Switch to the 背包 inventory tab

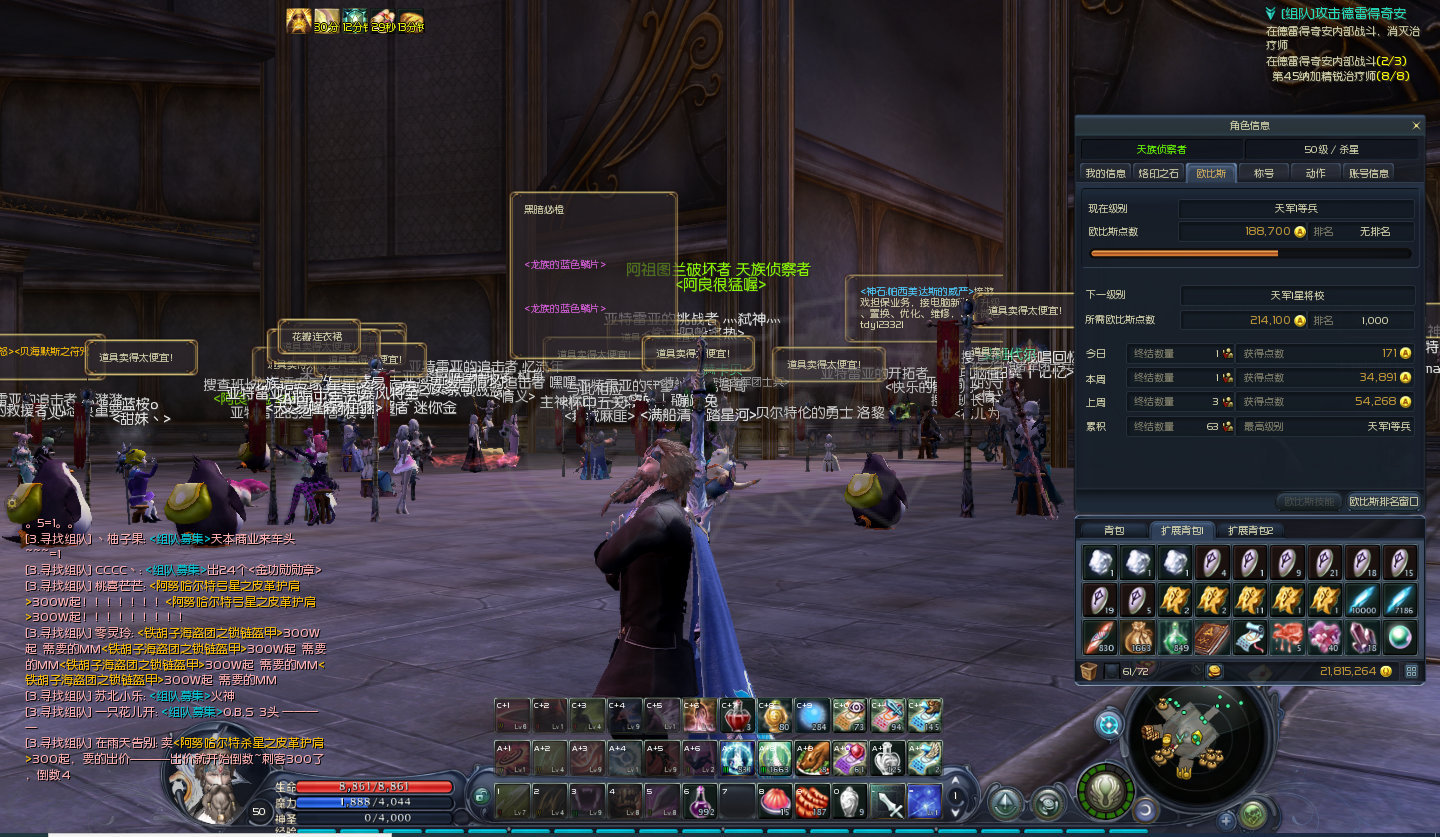1114,530
